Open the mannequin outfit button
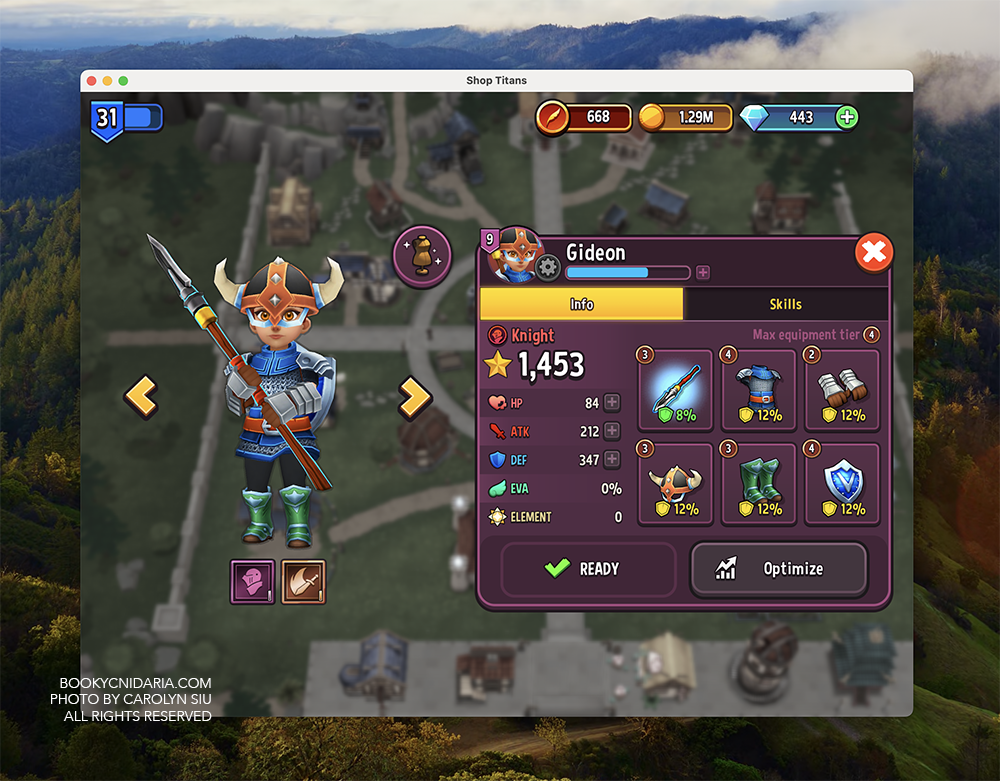The image size is (1000, 781). [x=423, y=257]
